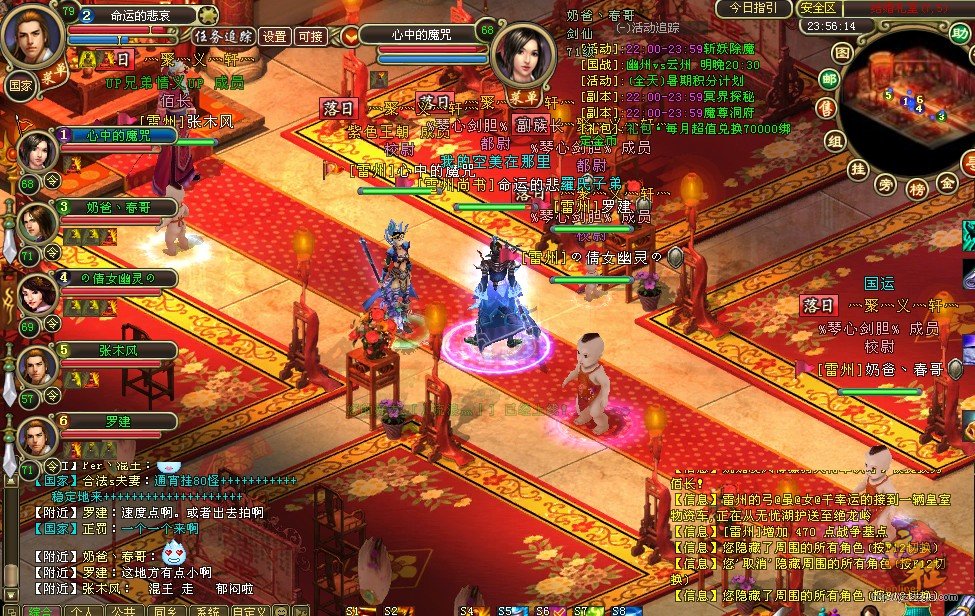Open the 榜 rankings button

point(916,188)
